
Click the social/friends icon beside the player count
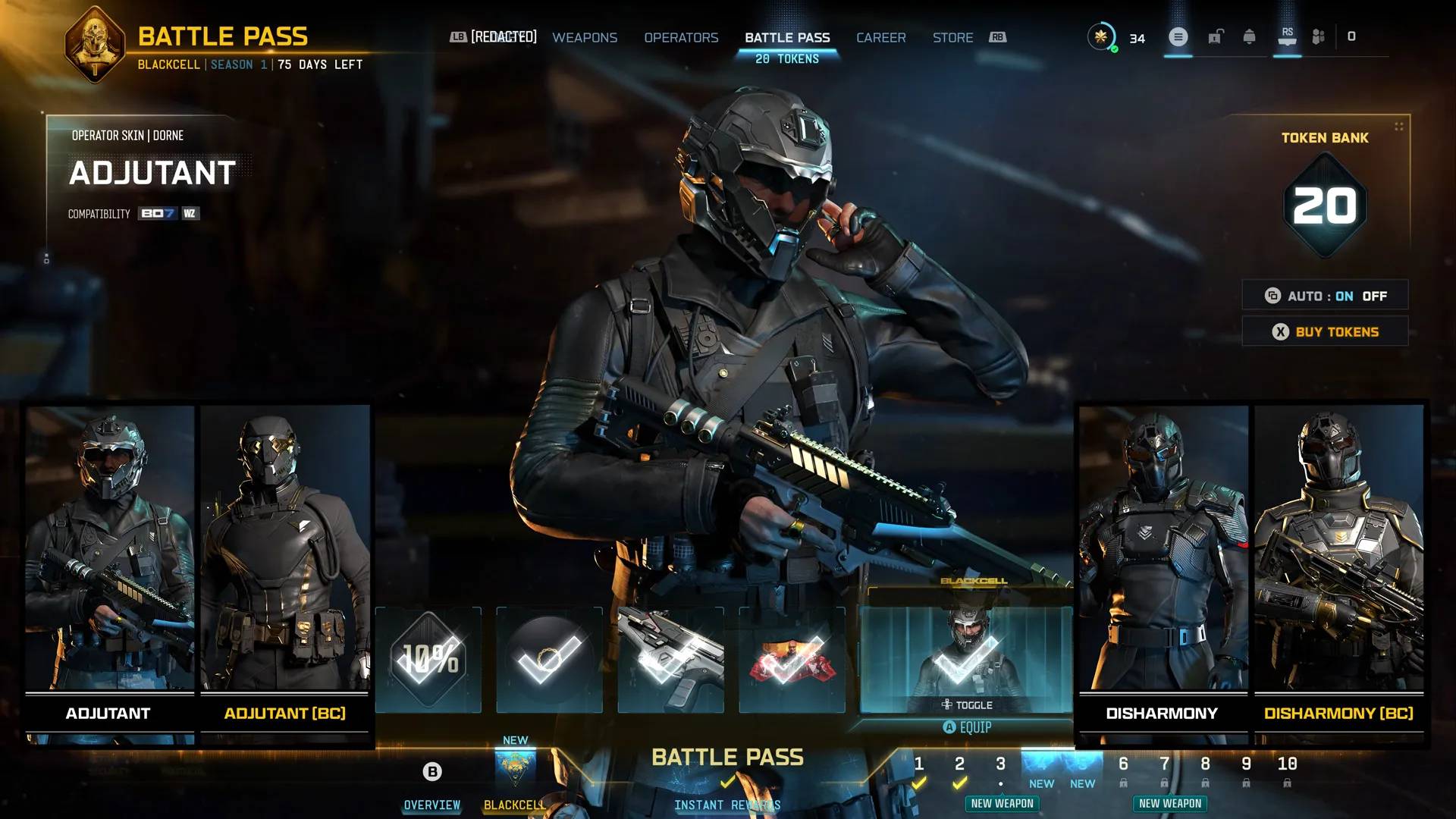[x=1319, y=36]
